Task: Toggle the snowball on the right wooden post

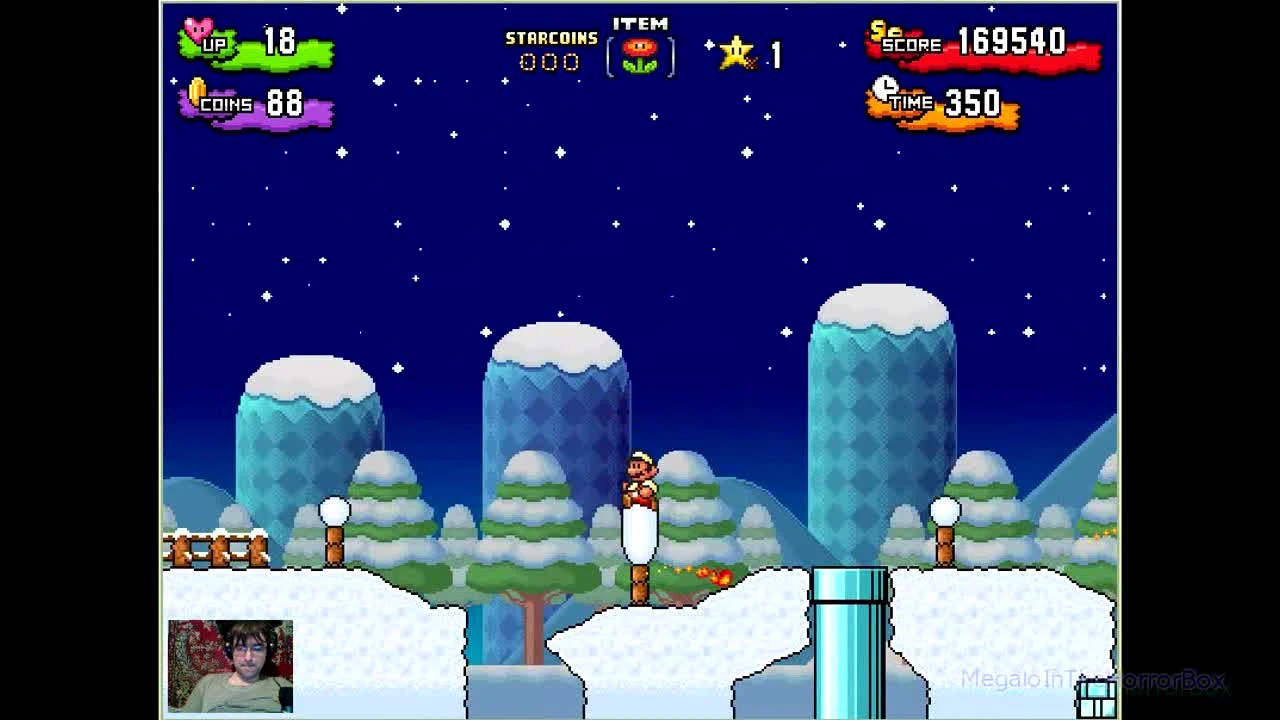Action: point(946,512)
